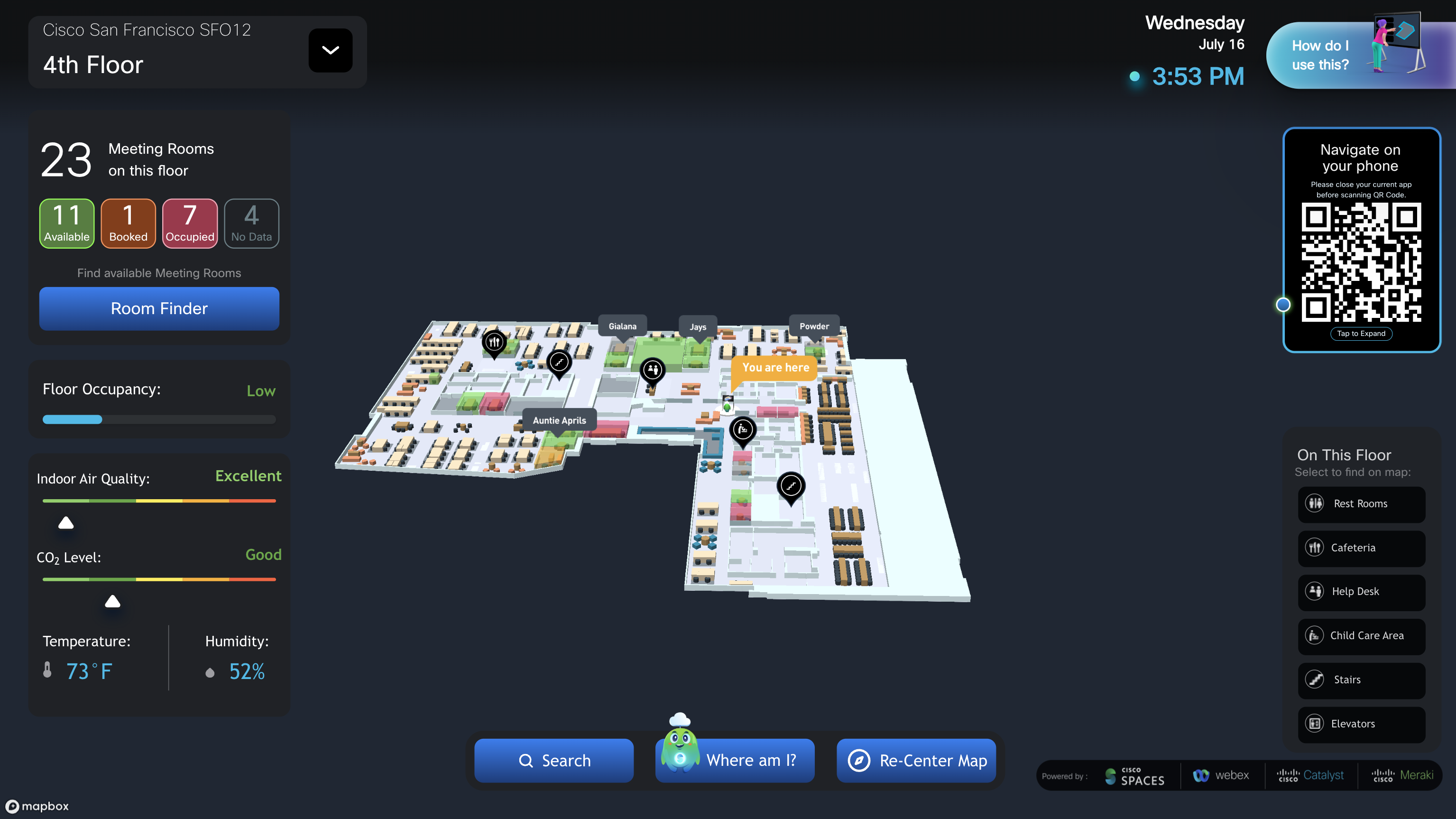The image size is (1456, 819).
Task: Click the Gialana room label
Action: [622, 326]
